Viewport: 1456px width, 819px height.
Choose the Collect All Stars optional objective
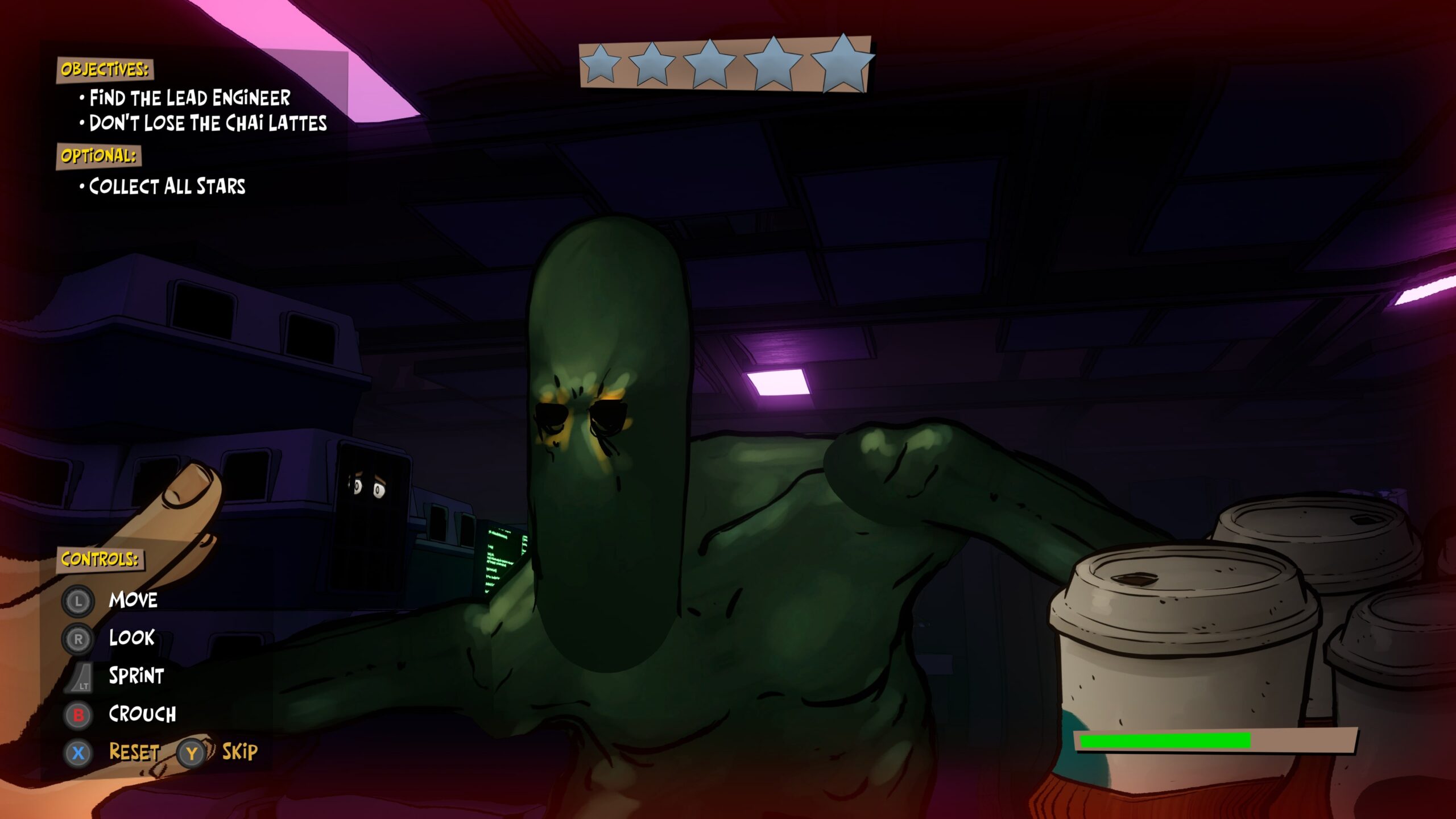click(167, 186)
